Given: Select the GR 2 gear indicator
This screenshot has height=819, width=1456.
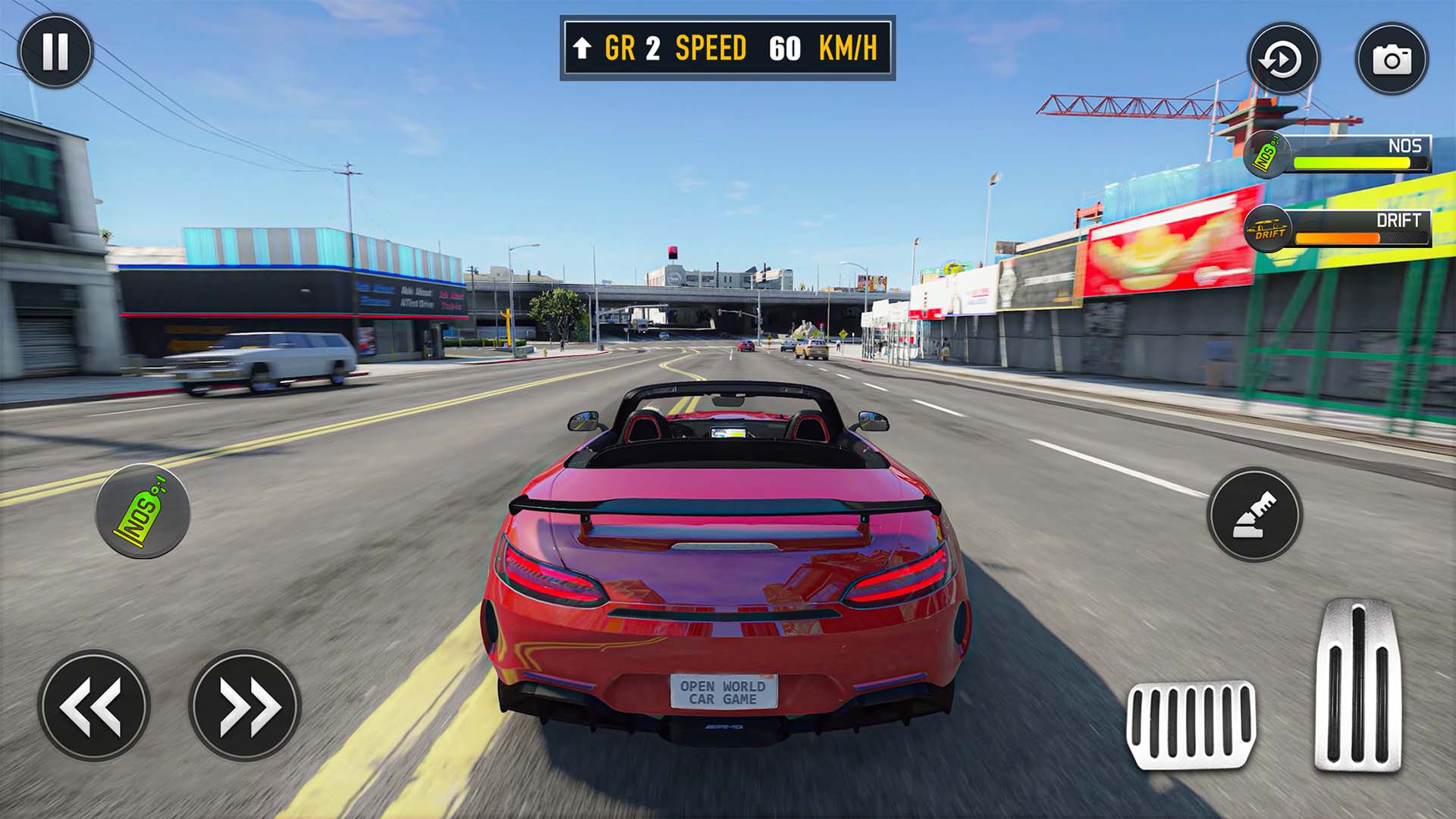Looking at the screenshot, I should tap(631, 48).
